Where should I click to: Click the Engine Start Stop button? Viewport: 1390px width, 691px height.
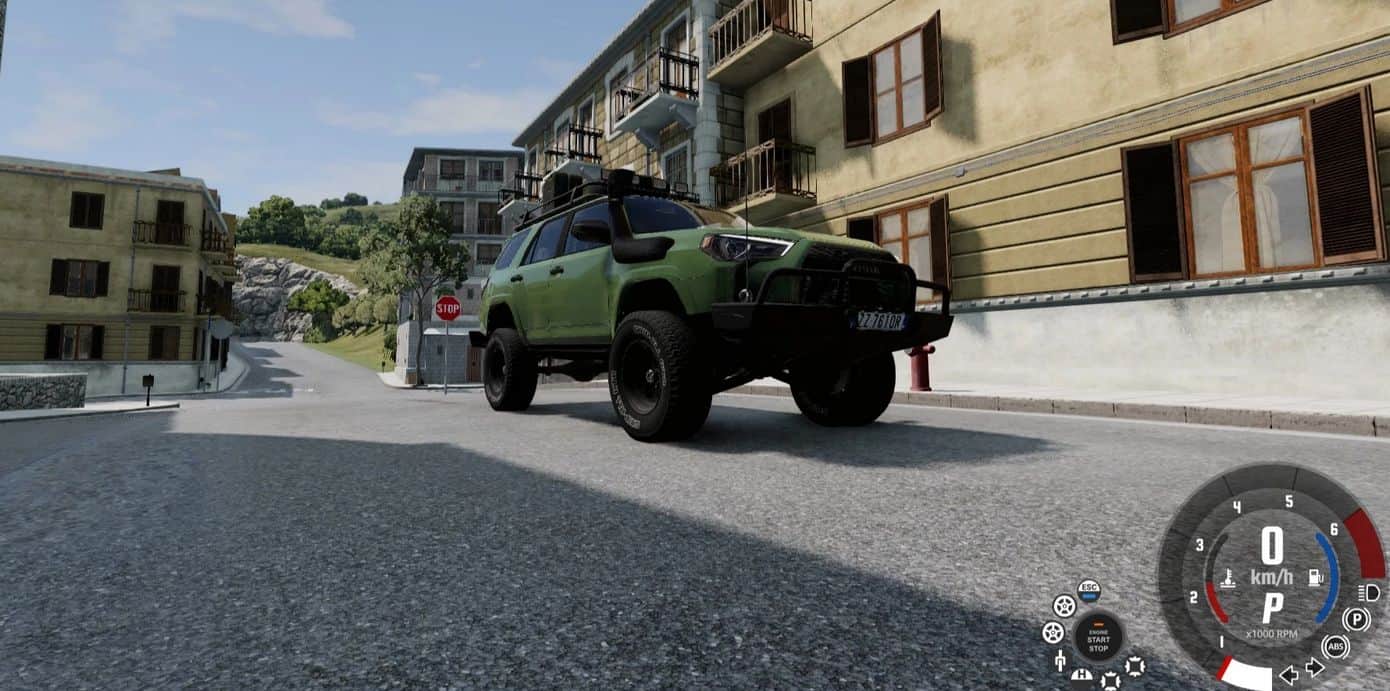pyautogui.click(x=1098, y=637)
